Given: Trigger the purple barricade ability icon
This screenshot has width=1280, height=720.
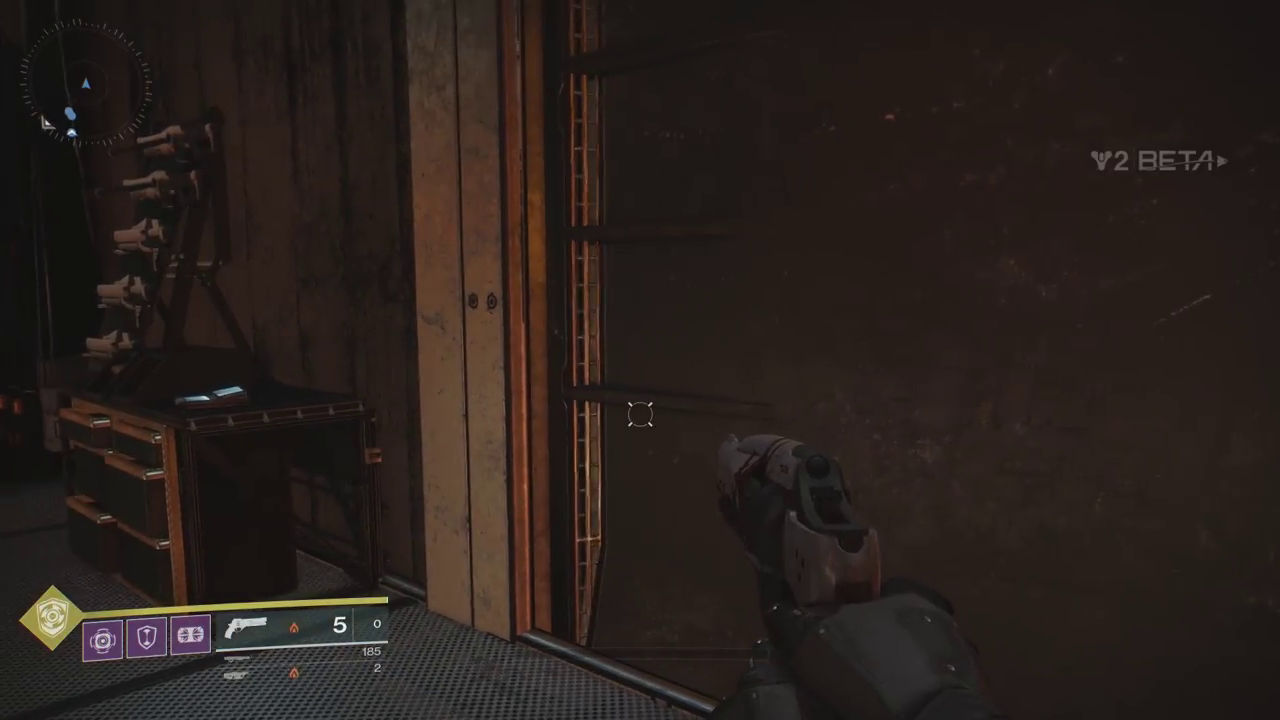Looking at the screenshot, I should click(x=190, y=636).
